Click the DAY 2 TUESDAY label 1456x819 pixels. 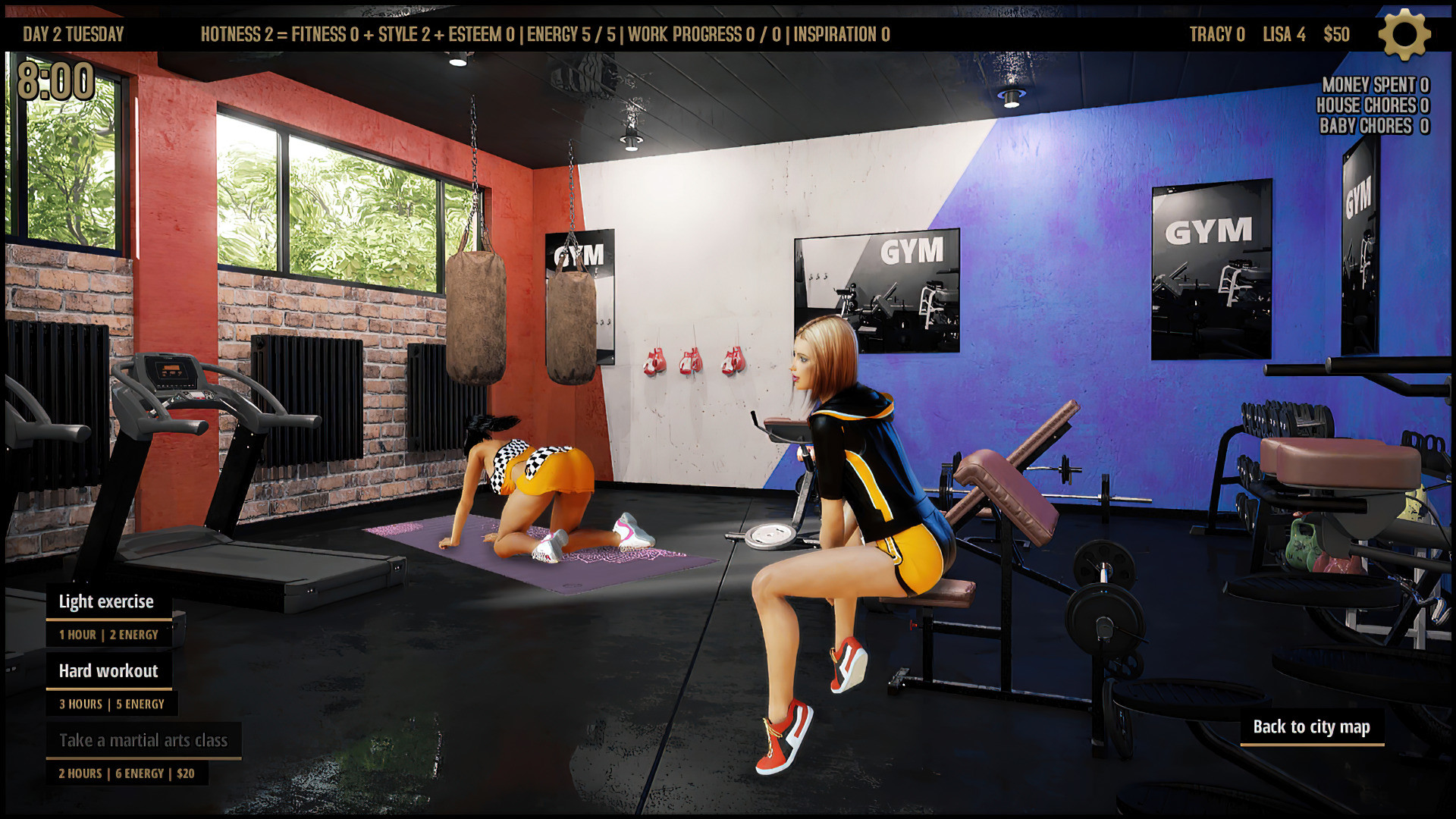tap(74, 34)
